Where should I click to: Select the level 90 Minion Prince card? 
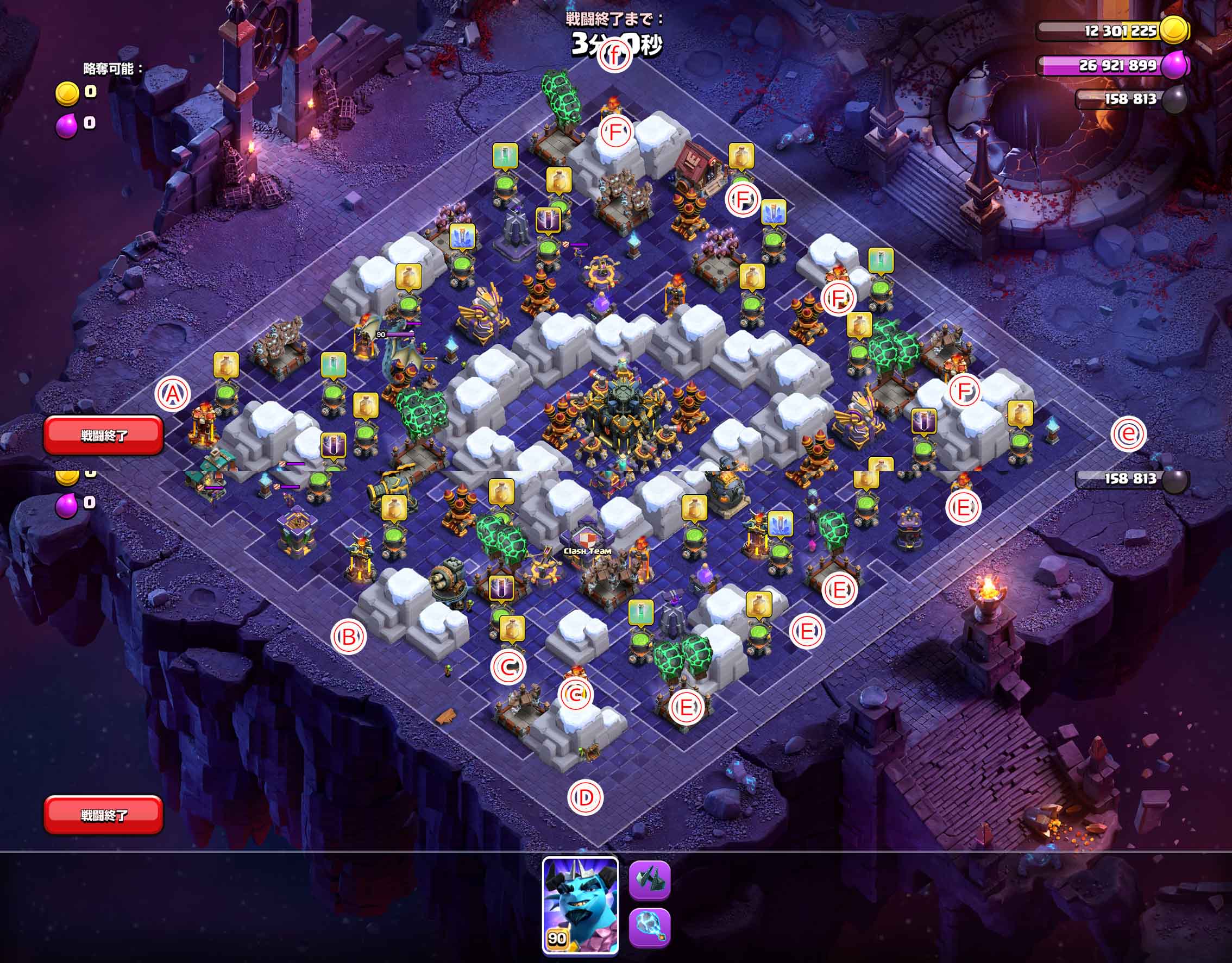point(580,905)
